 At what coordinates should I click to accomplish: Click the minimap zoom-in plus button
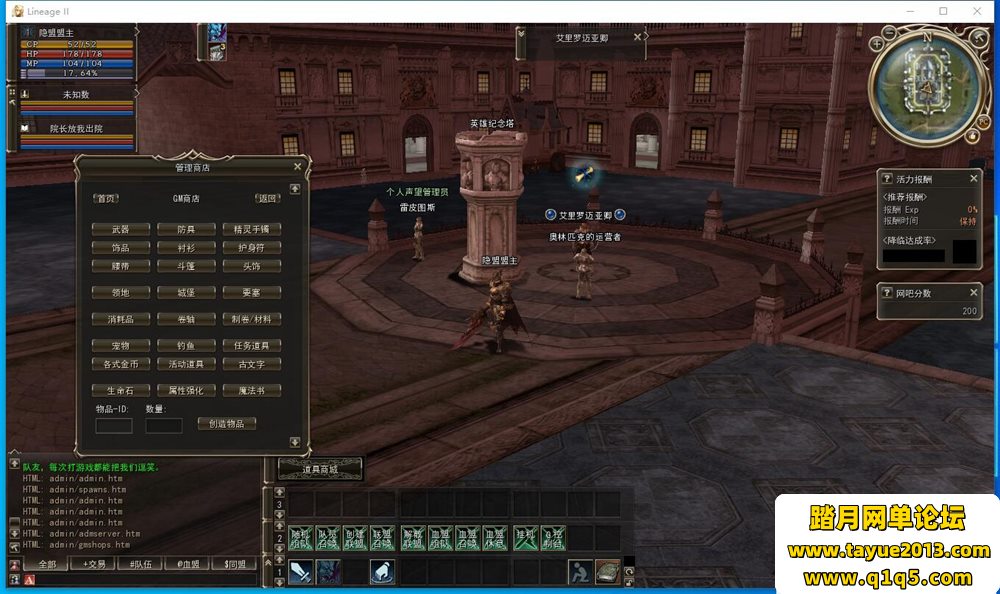coord(877,44)
